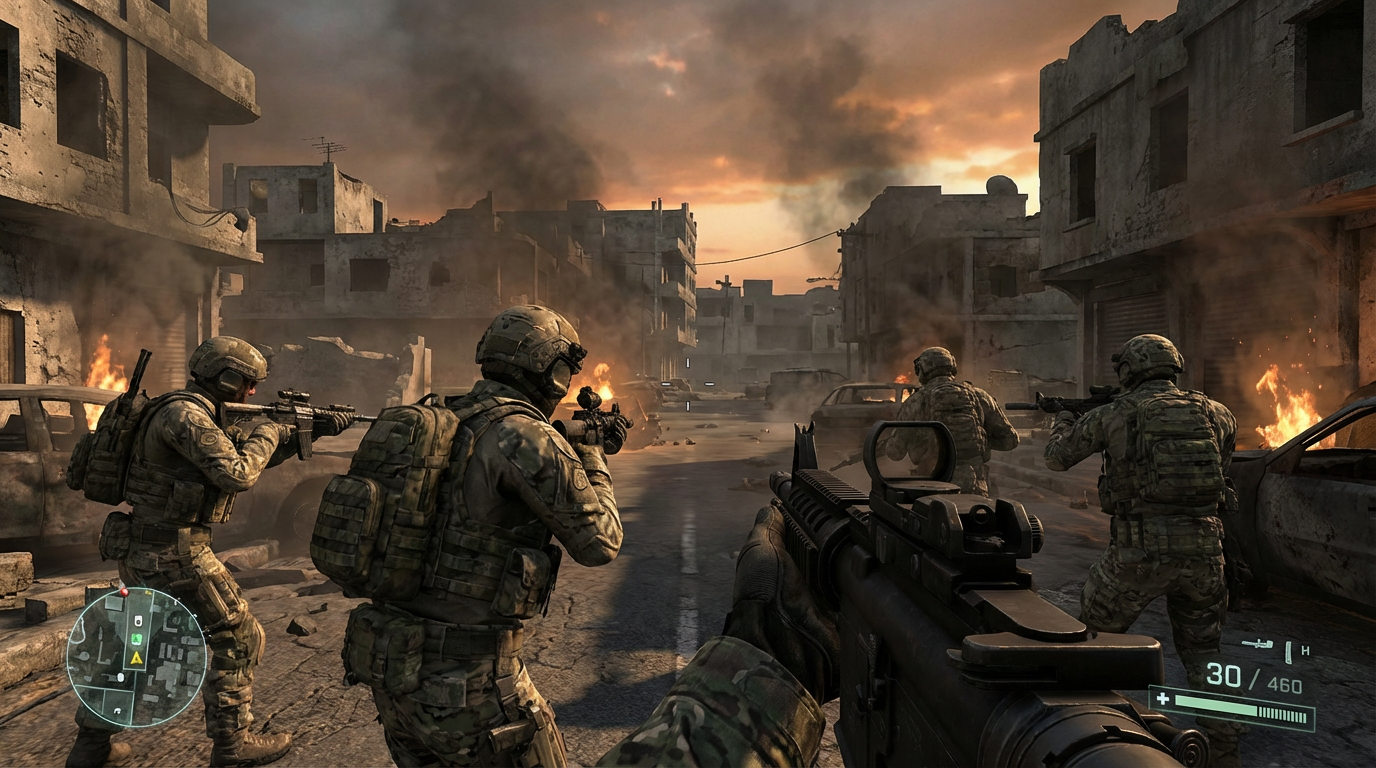Viewport: 1376px width, 768px height.
Task: Click the white squadmate dot on the minimap
Action: coord(121,676)
